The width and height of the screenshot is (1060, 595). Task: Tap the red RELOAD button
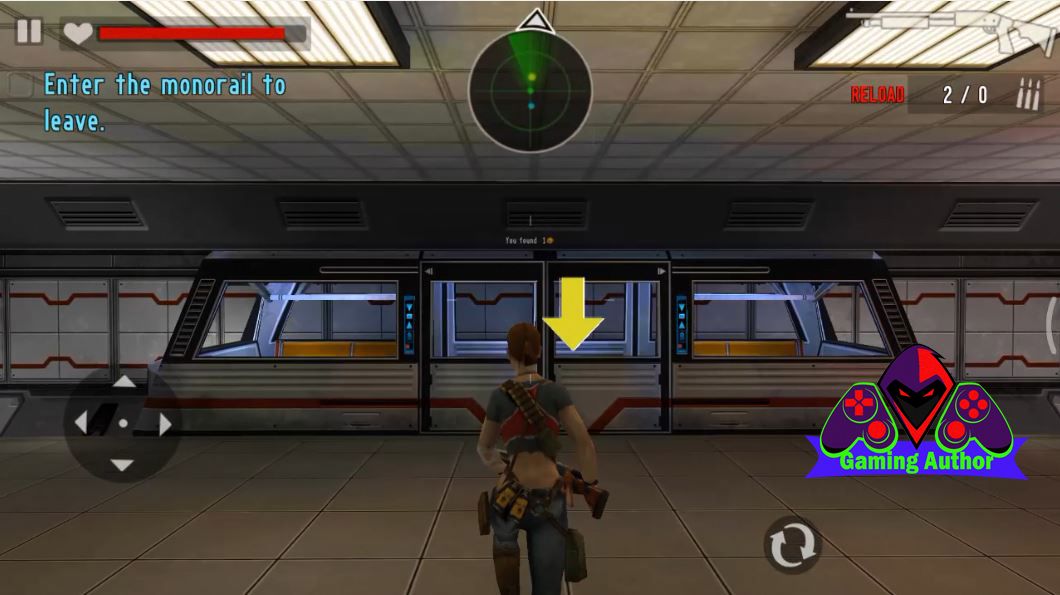(877, 95)
